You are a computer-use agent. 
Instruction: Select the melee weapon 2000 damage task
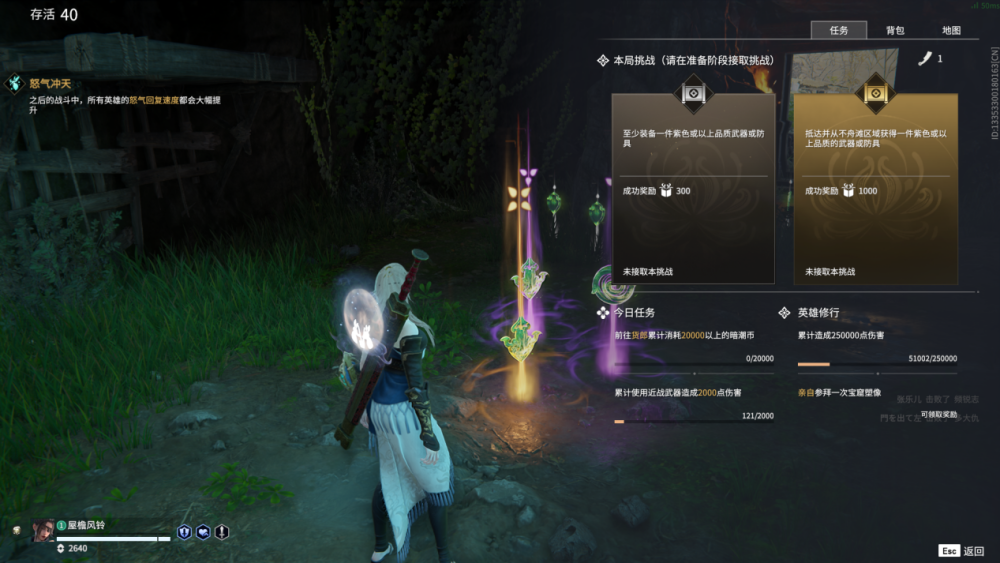693,404
